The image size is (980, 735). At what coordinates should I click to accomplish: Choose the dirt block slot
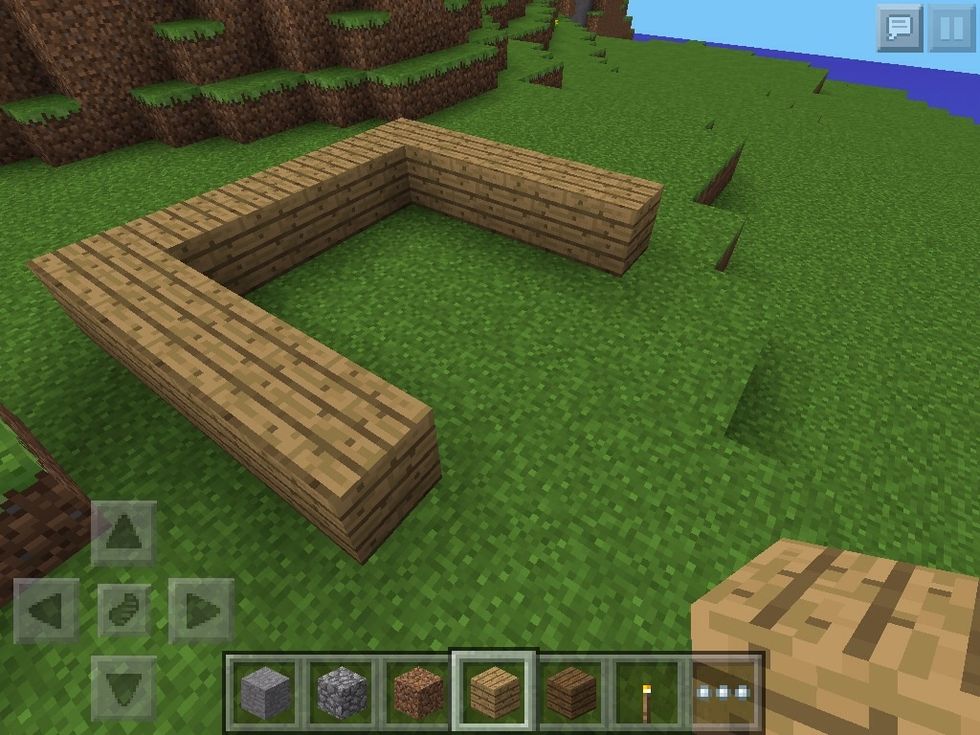(x=418, y=691)
